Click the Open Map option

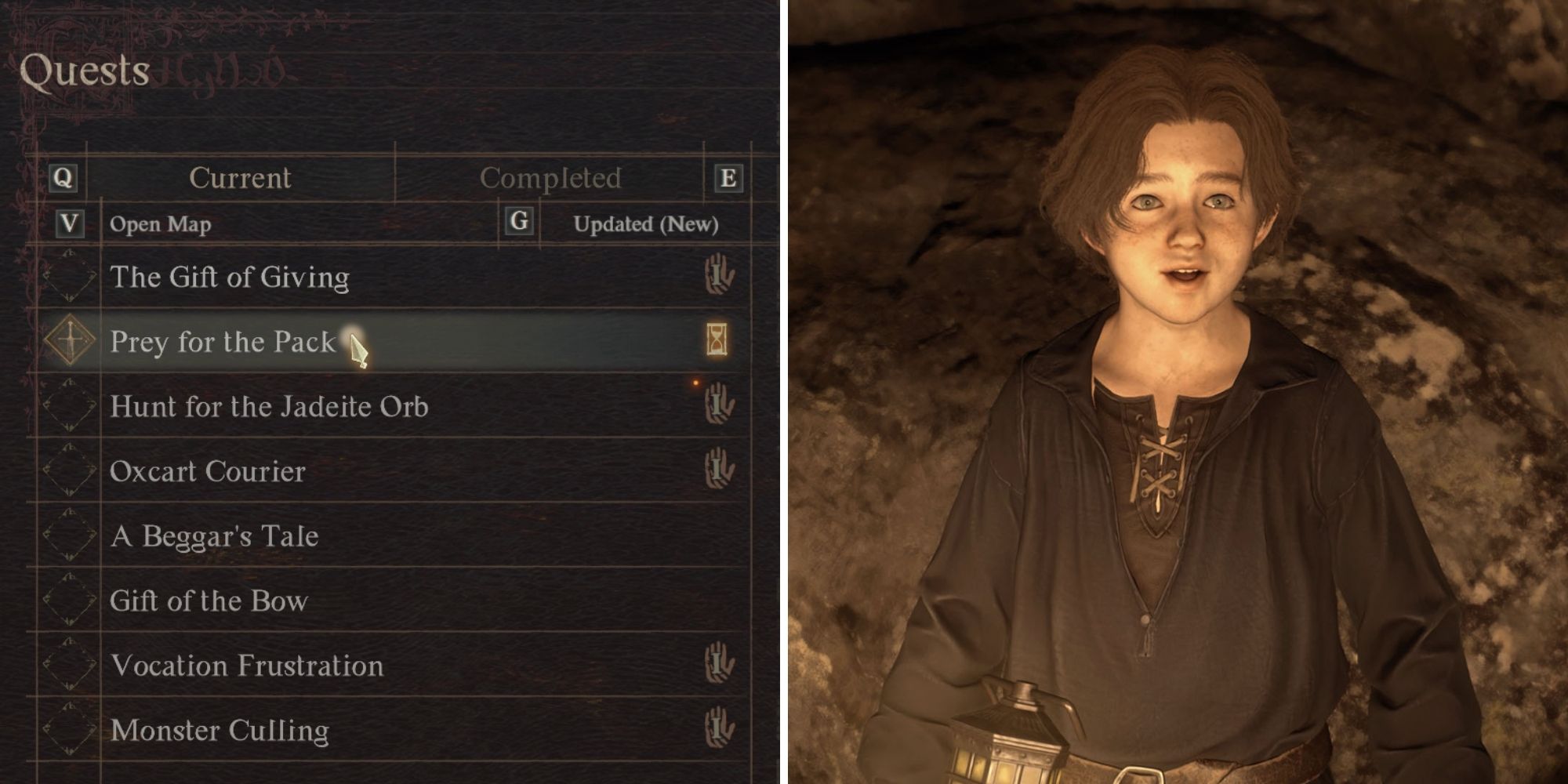(160, 224)
